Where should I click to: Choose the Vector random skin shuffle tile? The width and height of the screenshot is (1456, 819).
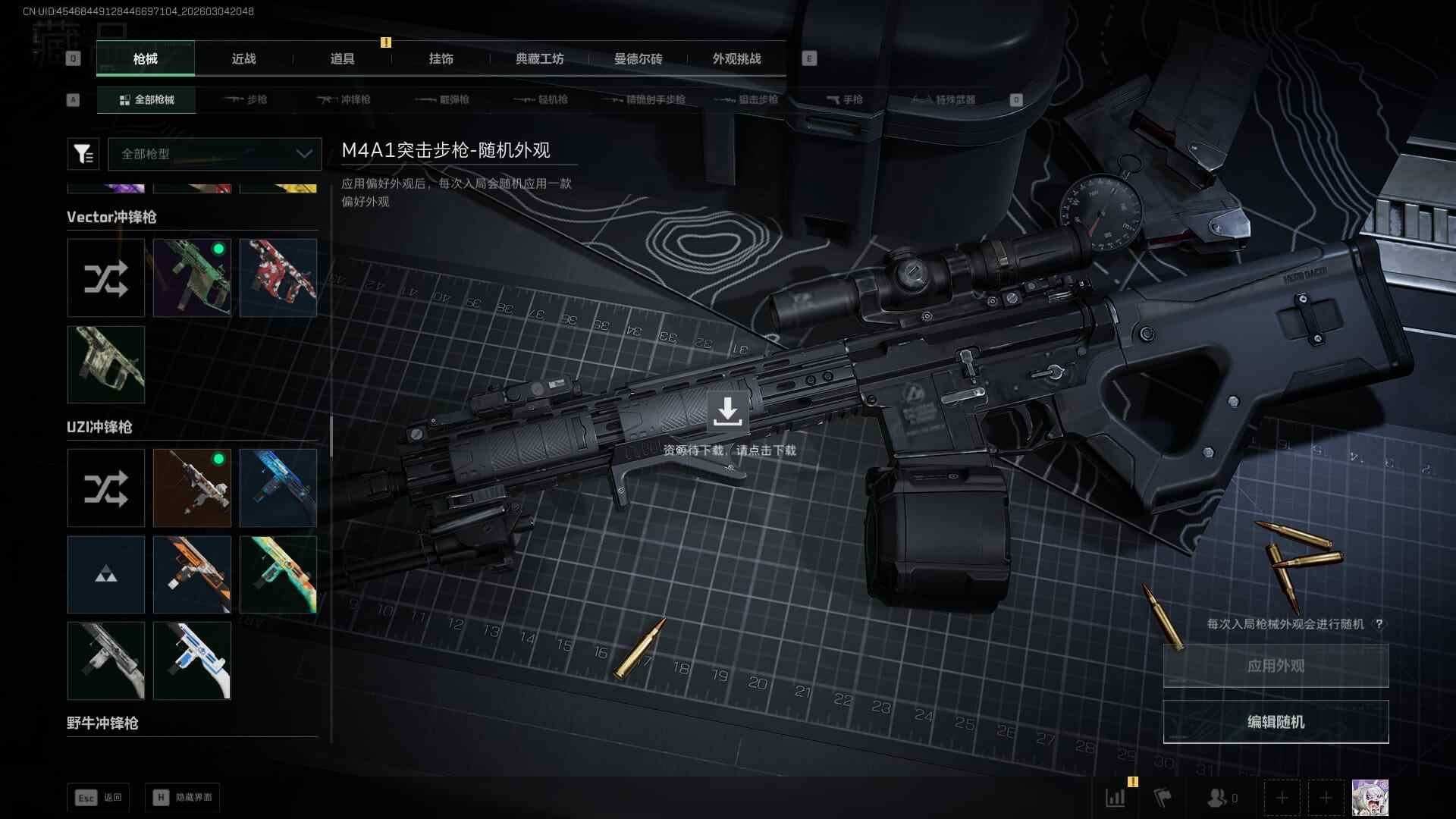pos(105,278)
